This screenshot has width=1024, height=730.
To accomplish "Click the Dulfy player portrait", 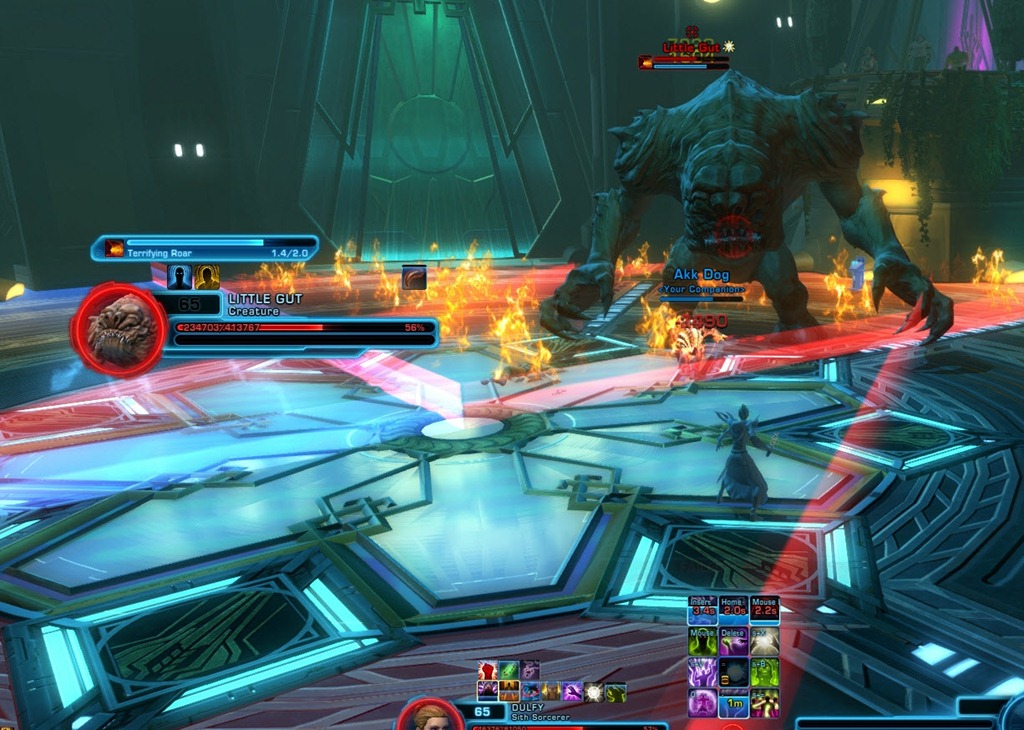I will (432, 716).
